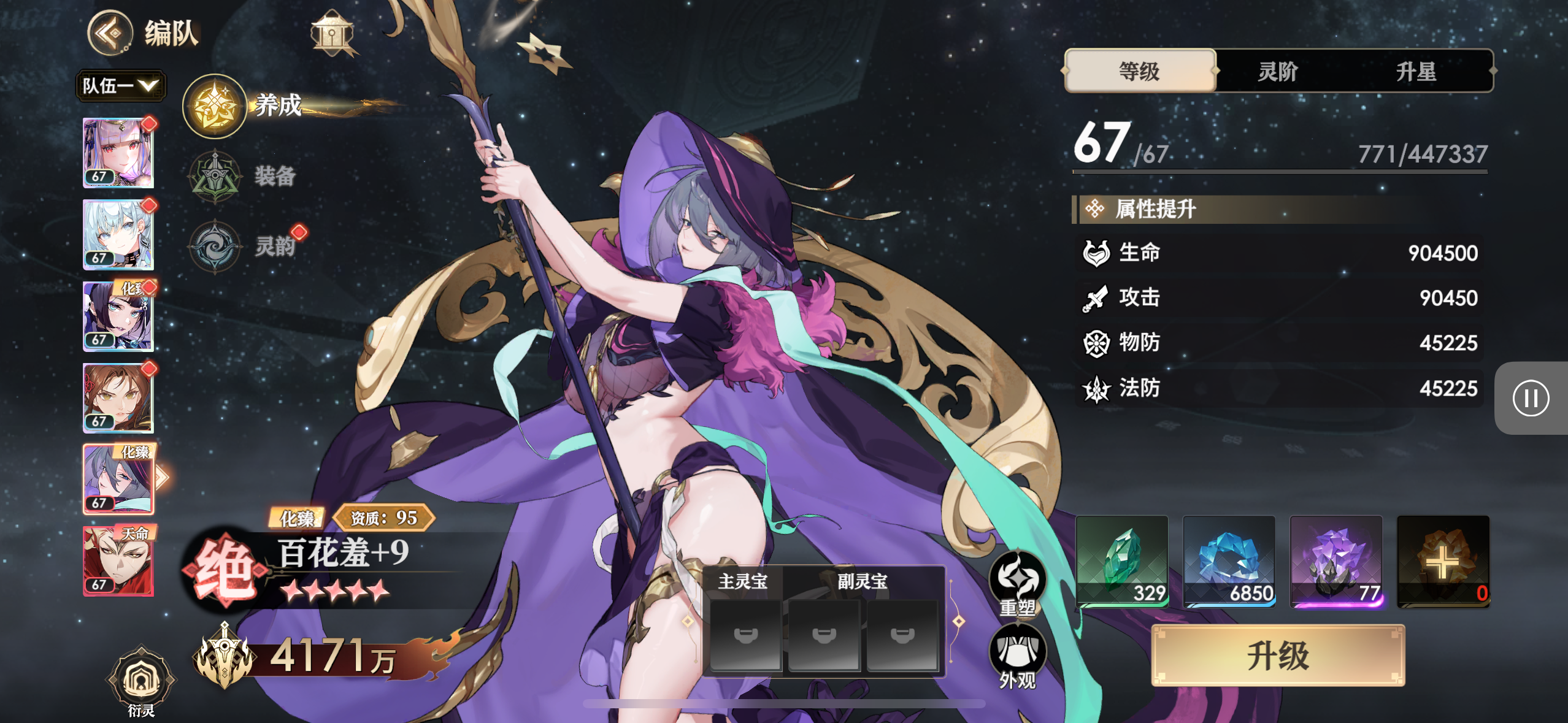This screenshot has width=1568, height=723.
Task: Open the 队伍一 team dropdown
Action: point(120,85)
